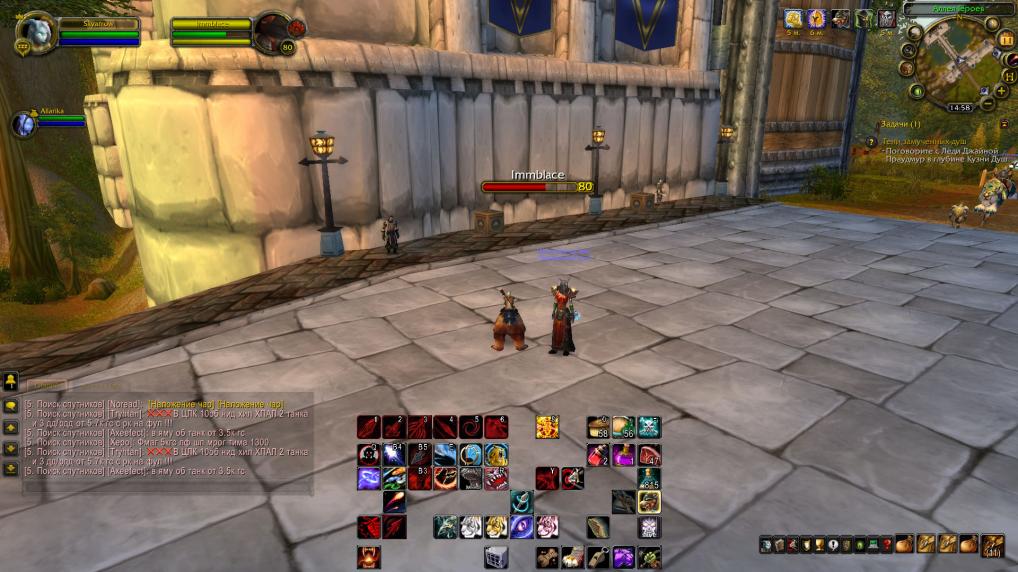Target the player's own portrait frame
Screen dimensions: 1018x572
click(38, 31)
